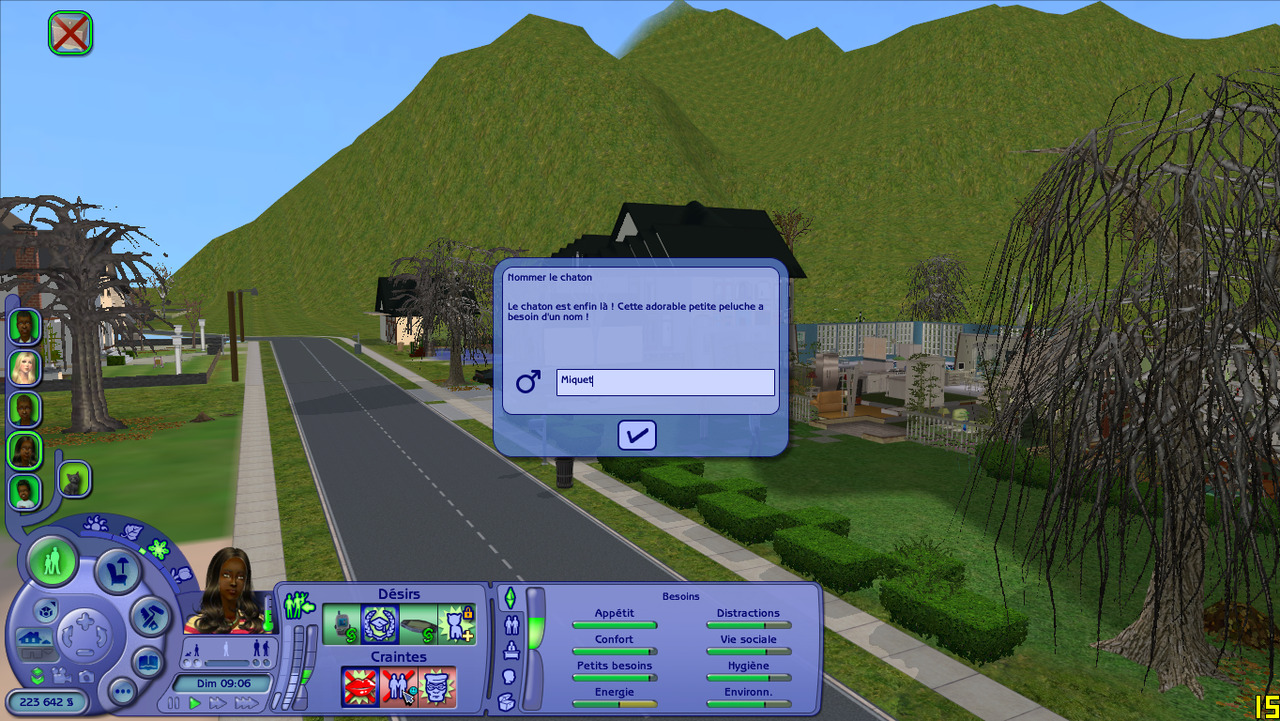
Task: Set the game to triple speed
Action: click(245, 703)
